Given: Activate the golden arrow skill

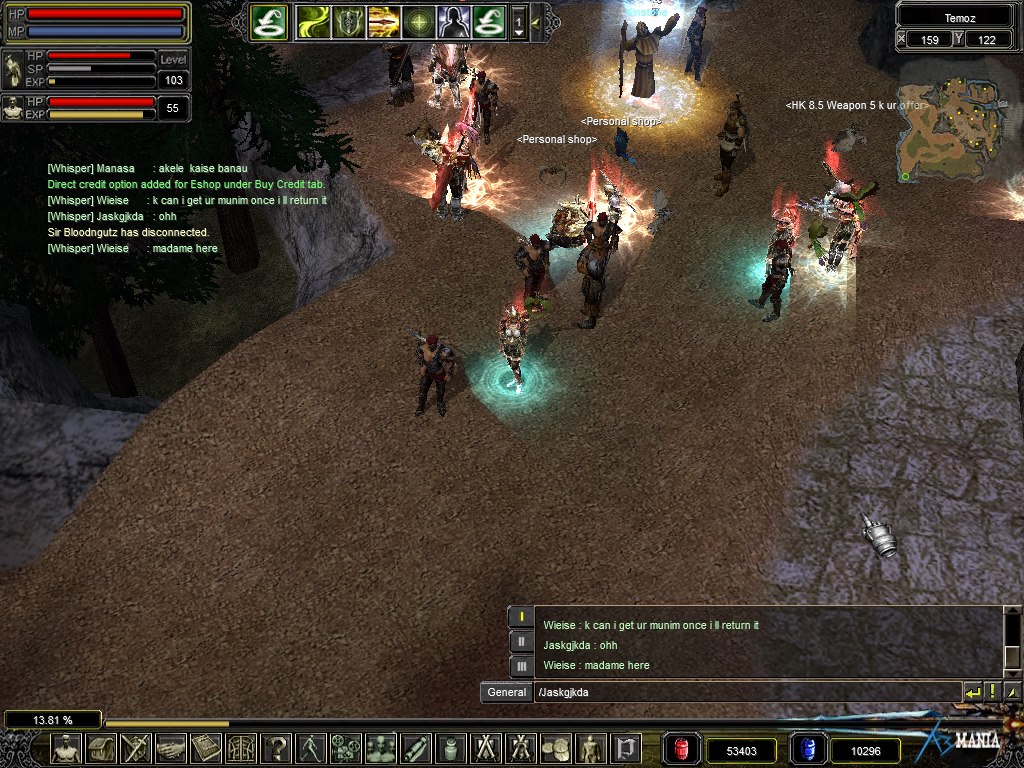Looking at the screenshot, I should (384, 20).
